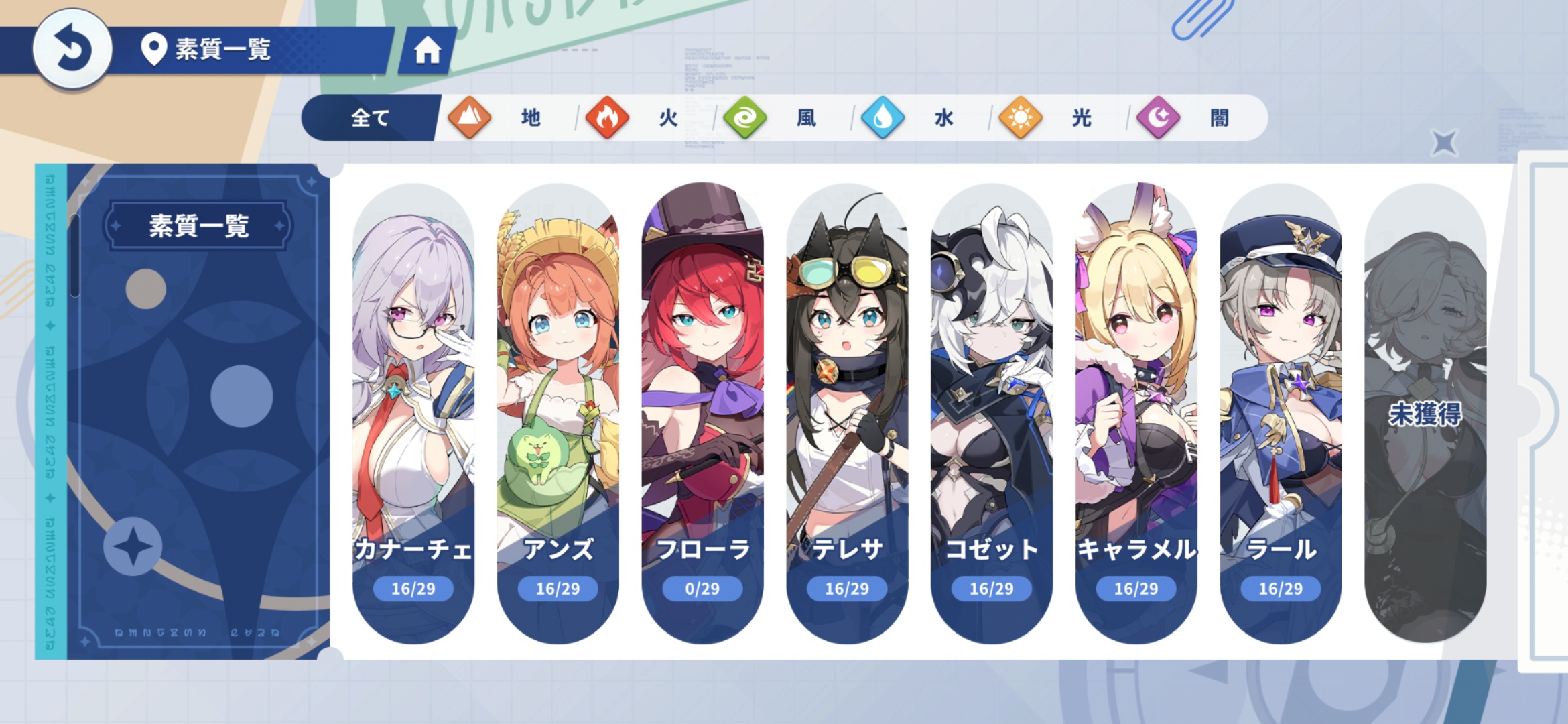Open the home screen via house icon
Image resolution: width=1568 pixels, height=724 pixels.
pos(427,50)
